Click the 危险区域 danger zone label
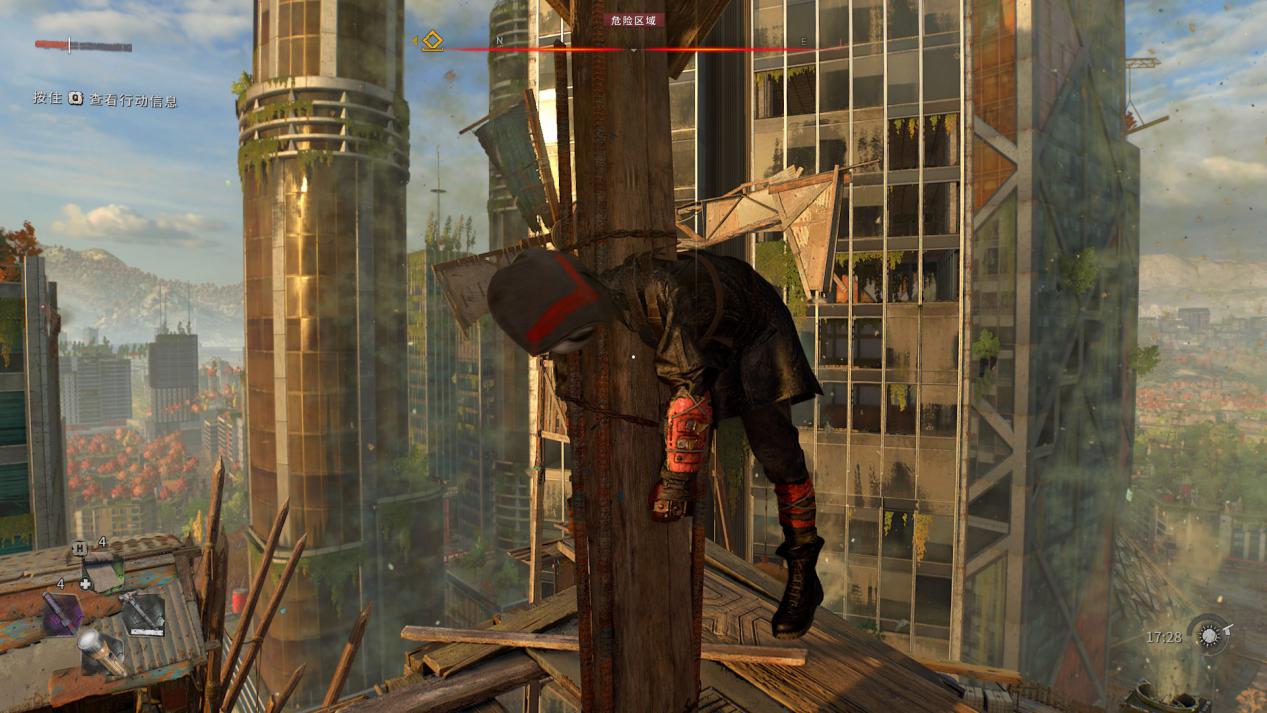Viewport: 1267px width, 713px height. [634, 20]
